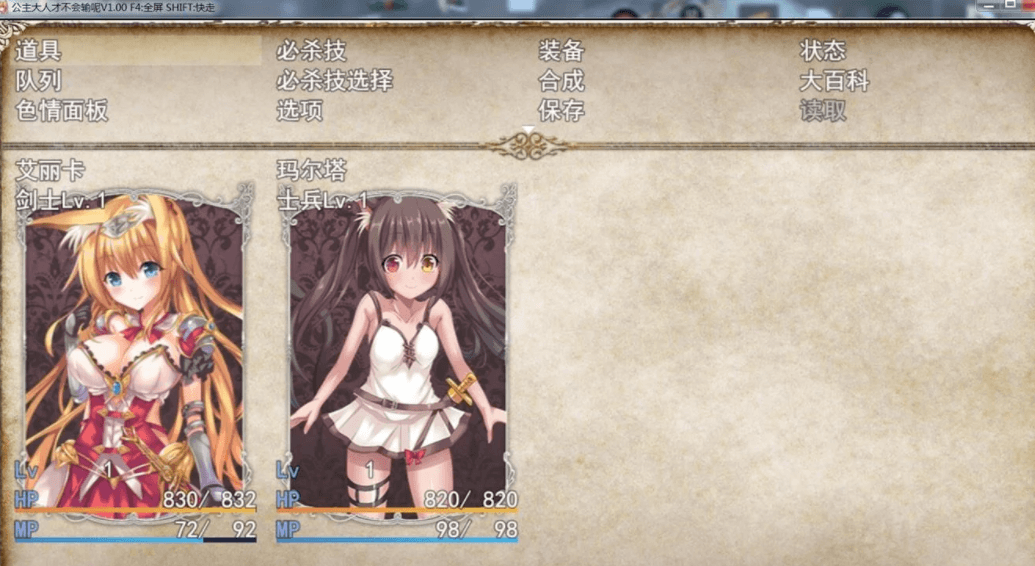The width and height of the screenshot is (1035, 566).
Task: Click the greyed-out 读取 load entry
Action: point(823,111)
